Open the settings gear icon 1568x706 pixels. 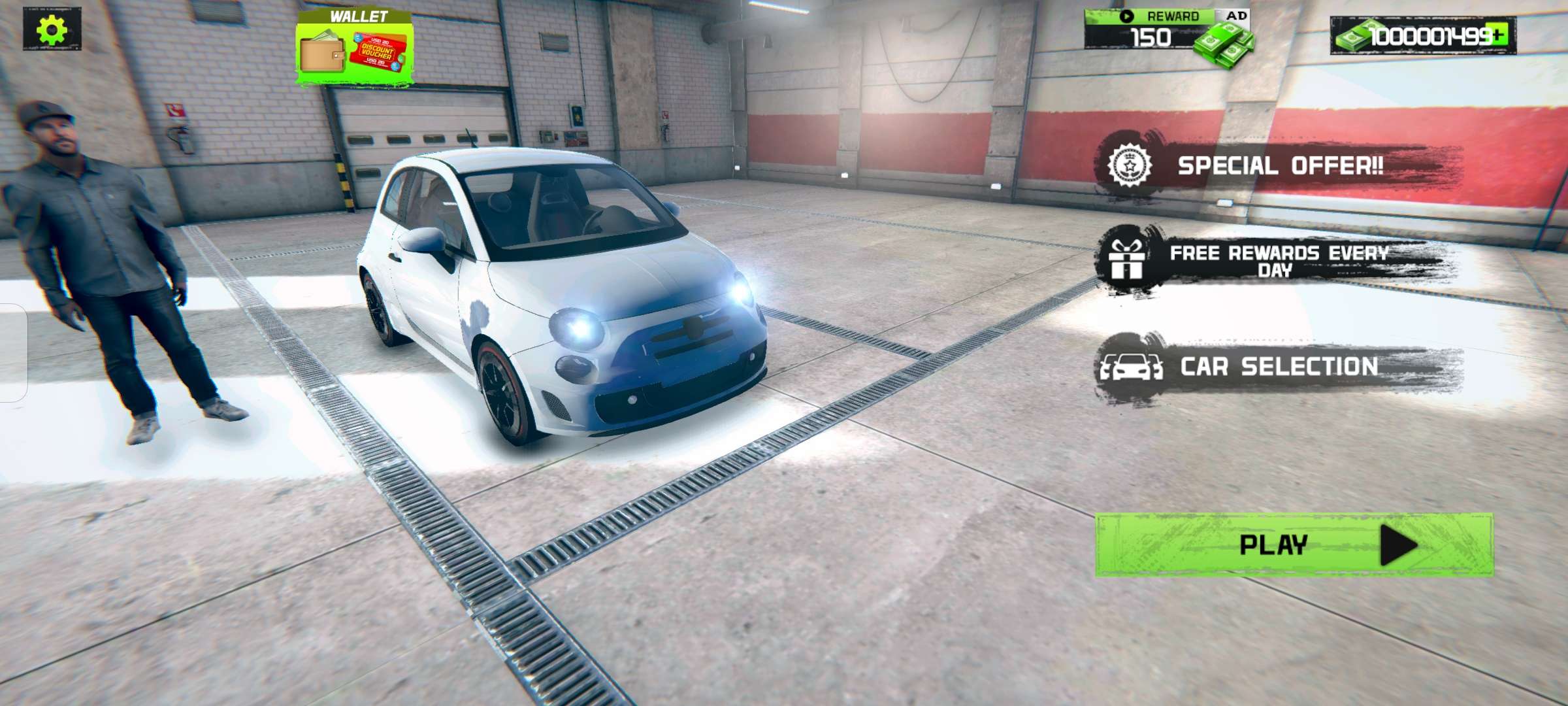(x=52, y=29)
